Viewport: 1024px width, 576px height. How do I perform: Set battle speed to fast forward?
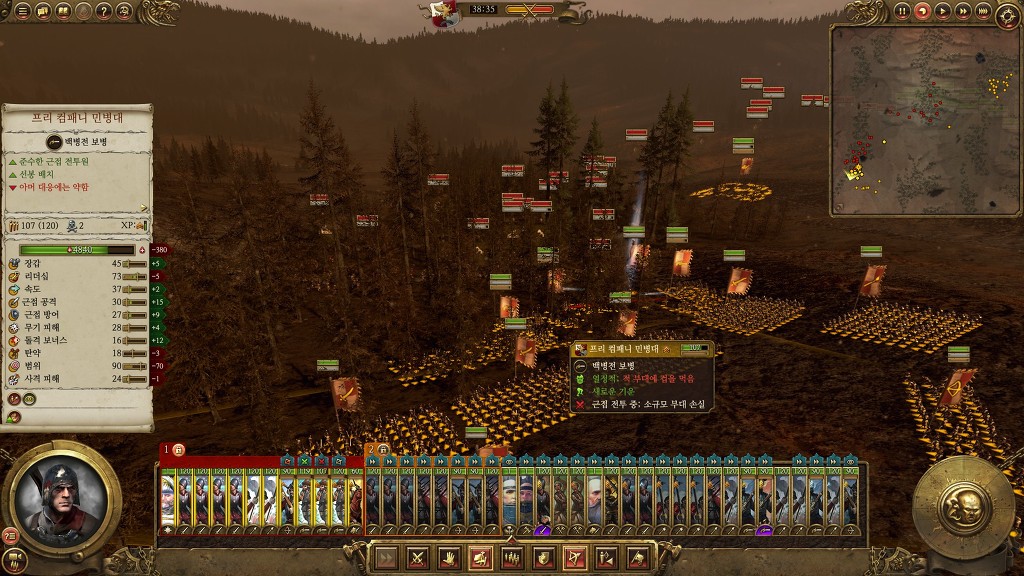[963, 11]
